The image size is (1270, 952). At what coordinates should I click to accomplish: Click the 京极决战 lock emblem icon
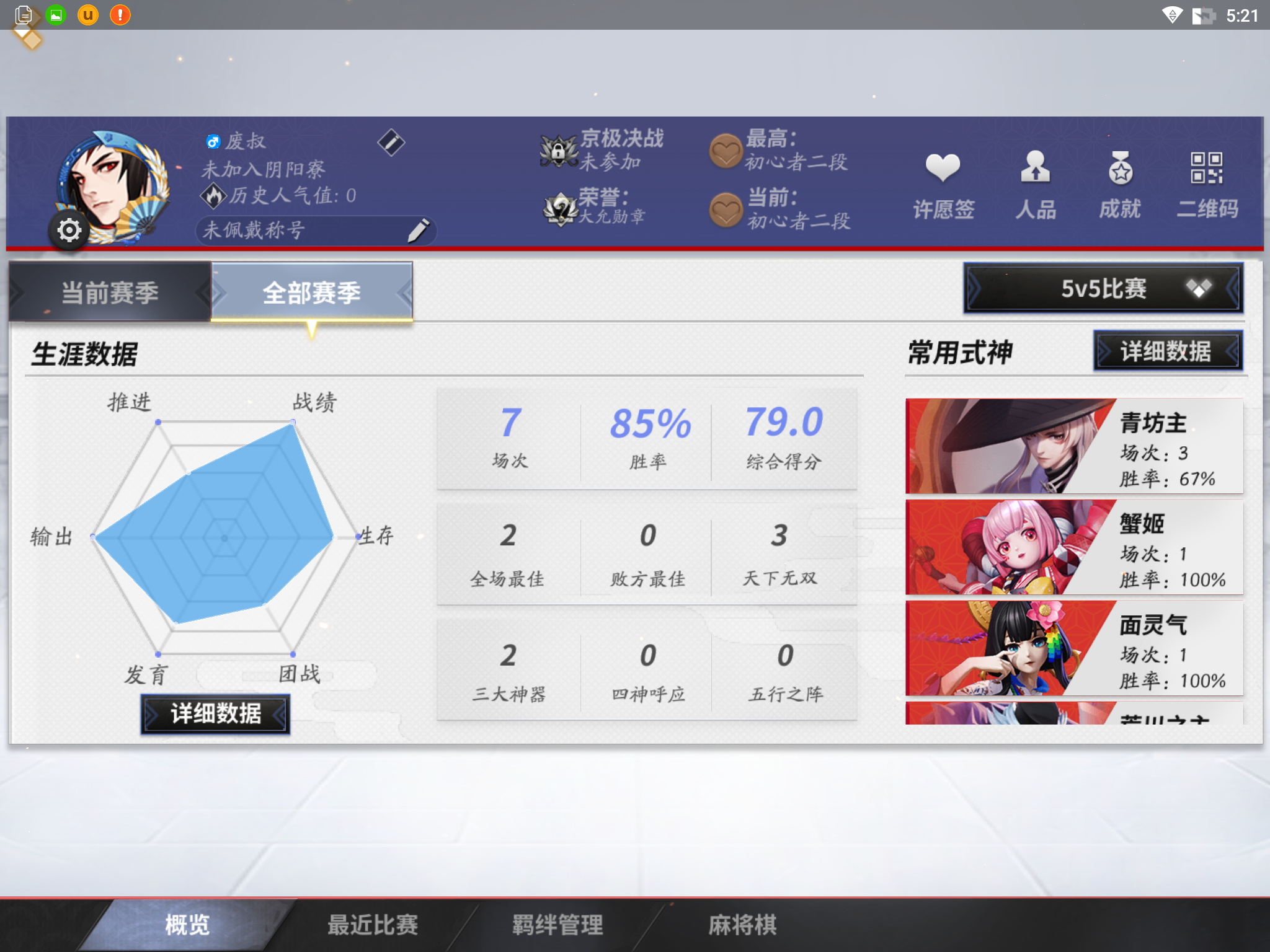(556, 152)
